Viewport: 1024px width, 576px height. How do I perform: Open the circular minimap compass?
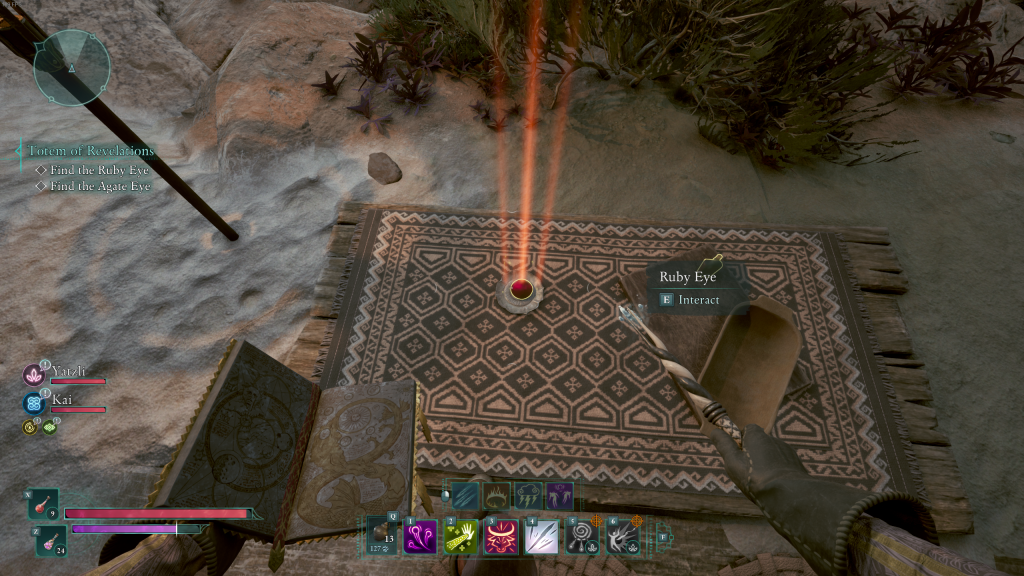71,67
